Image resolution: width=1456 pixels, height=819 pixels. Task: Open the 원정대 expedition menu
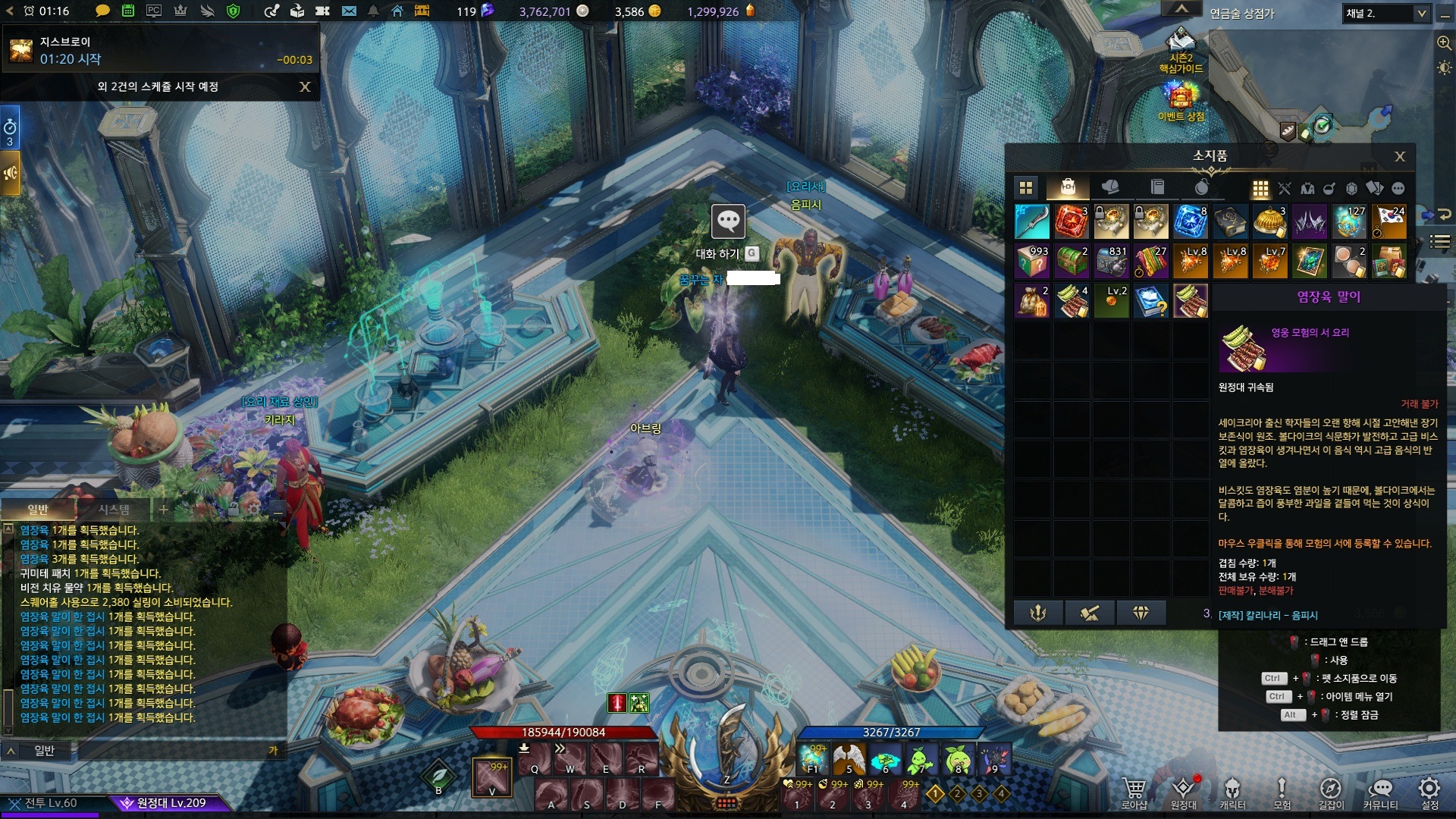tap(1183, 792)
